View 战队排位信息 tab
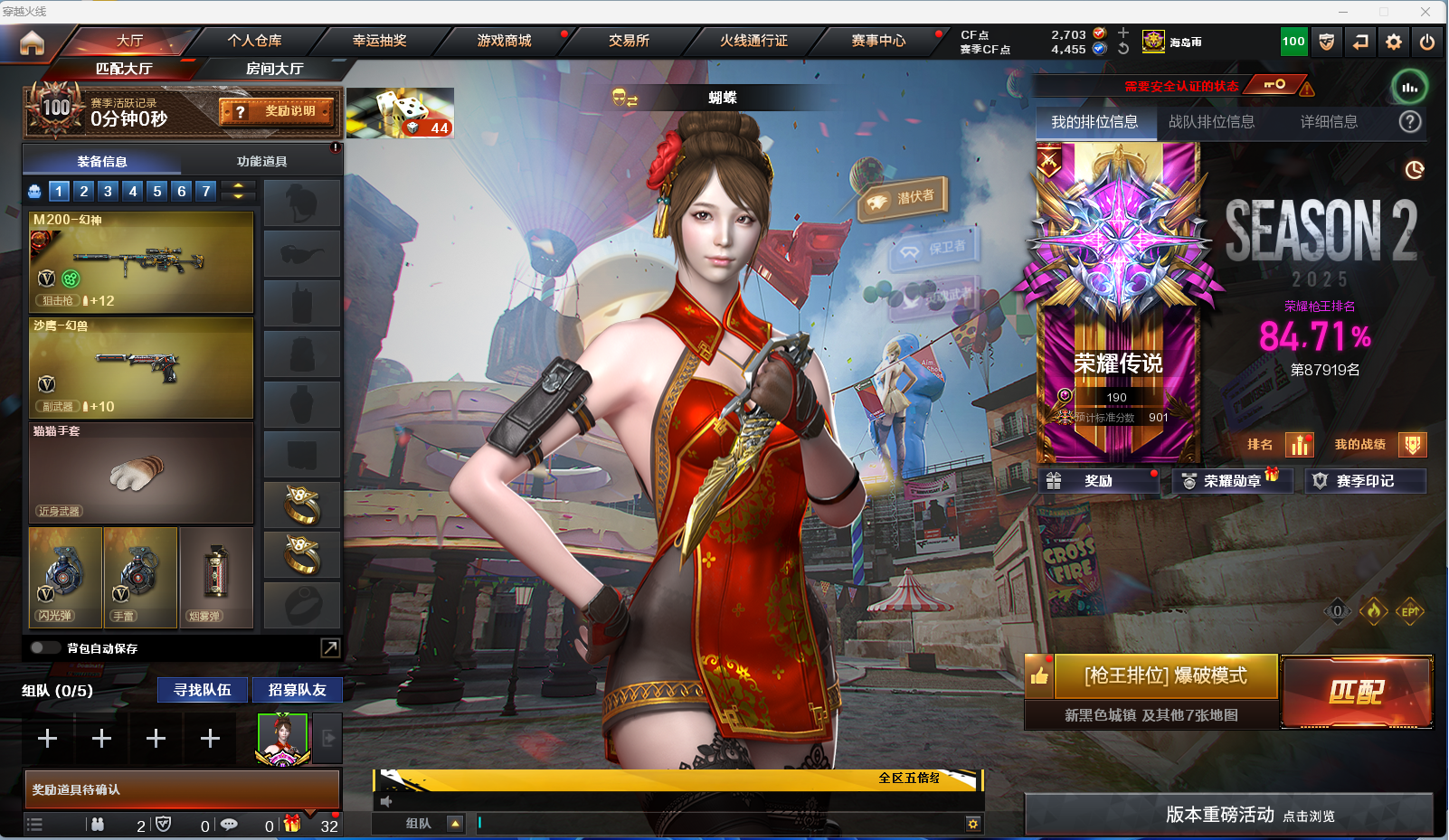 pos(1211,122)
